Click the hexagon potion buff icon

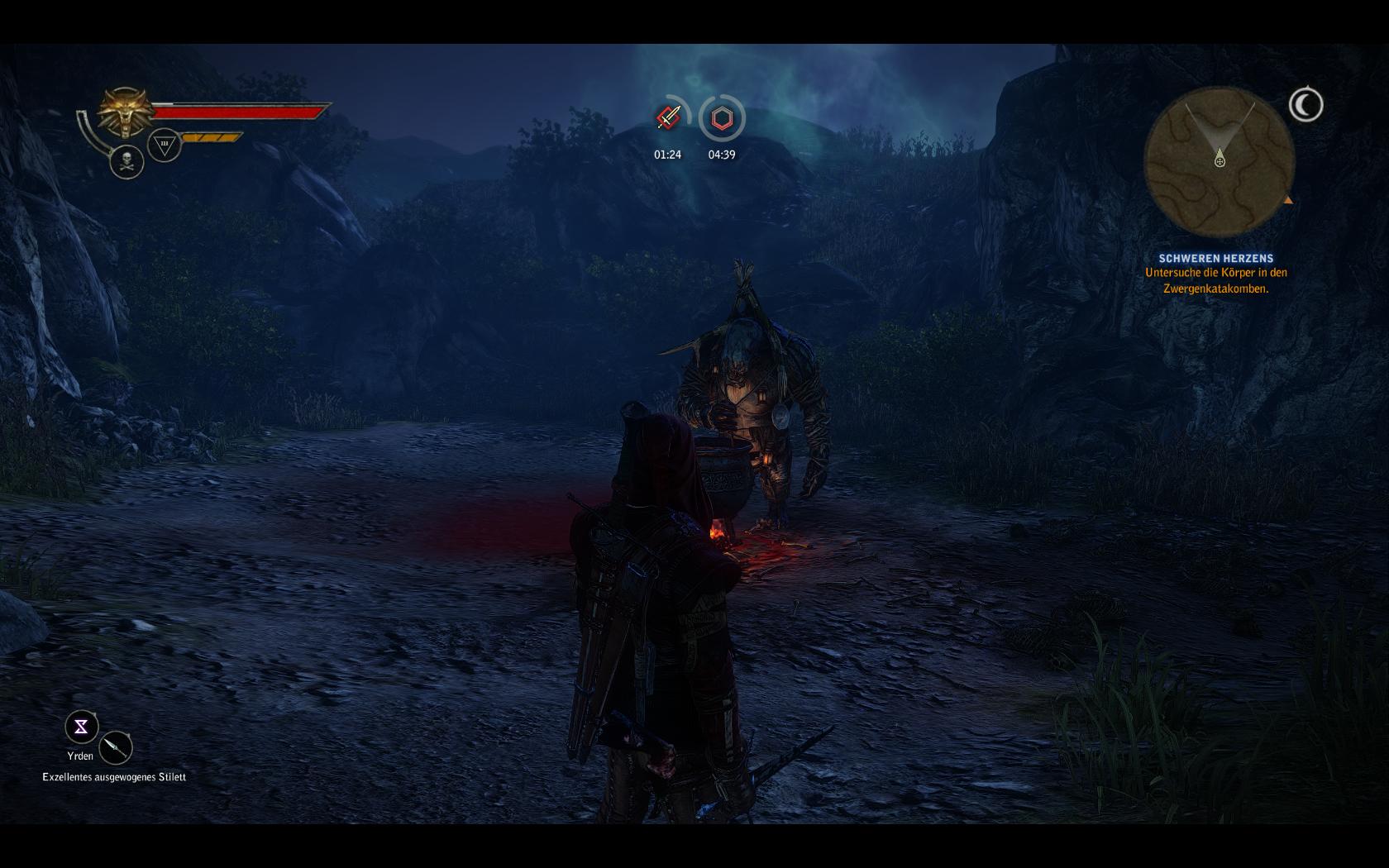722,118
